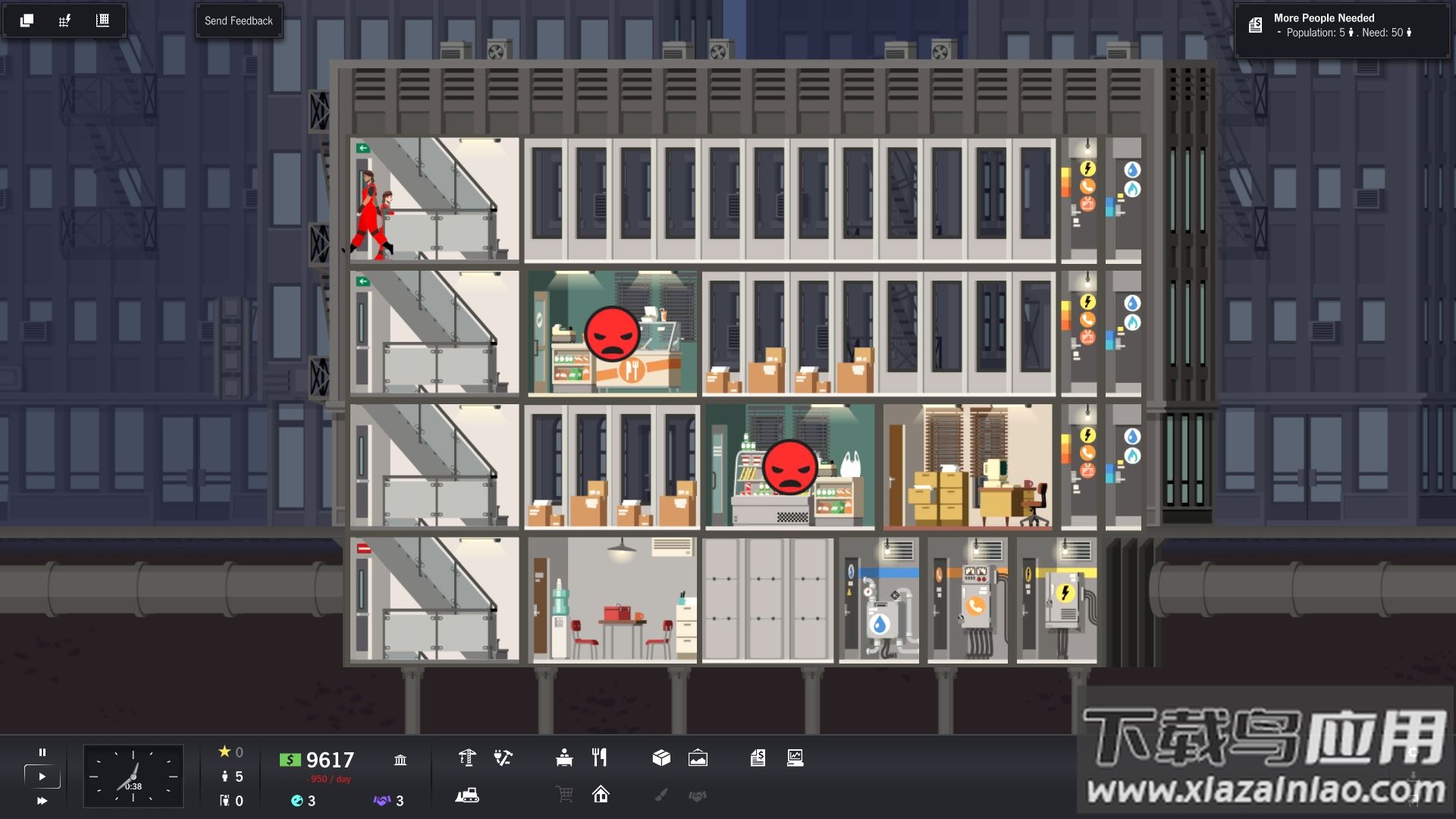Click the Send Feedback button
This screenshot has width=1456, height=819.
coord(238,20)
